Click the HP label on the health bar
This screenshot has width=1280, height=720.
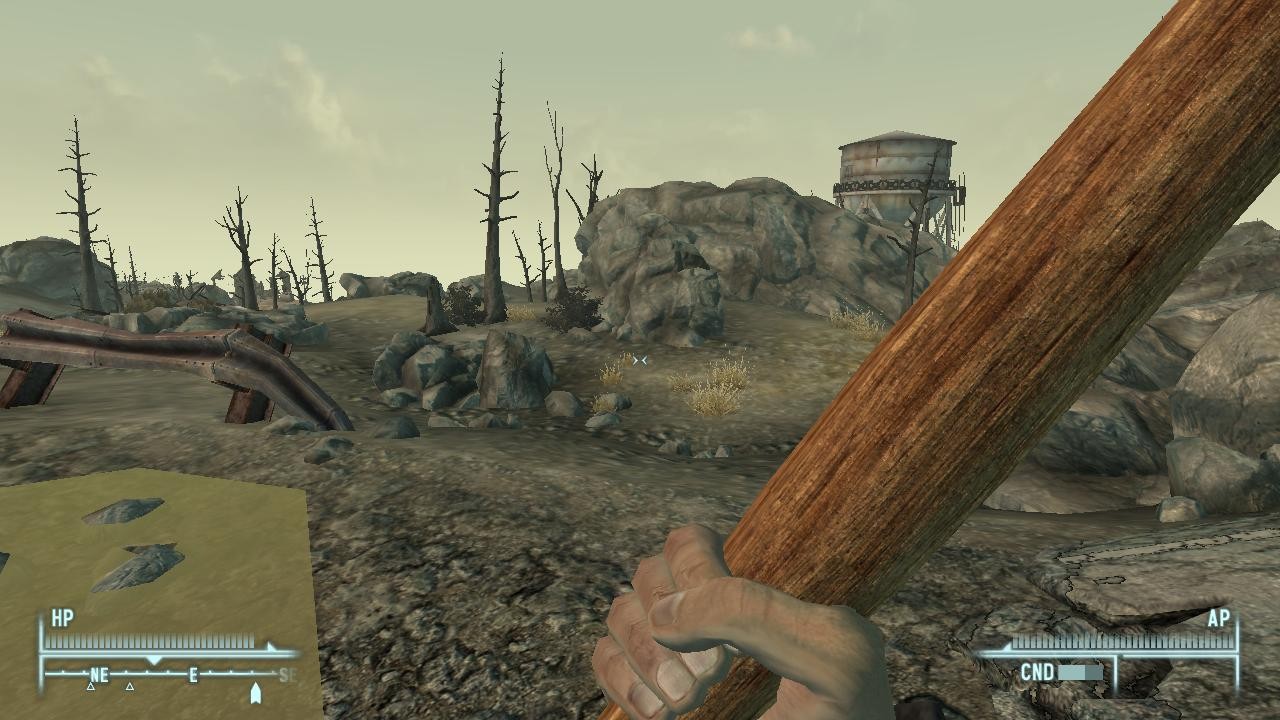[x=62, y=616]
